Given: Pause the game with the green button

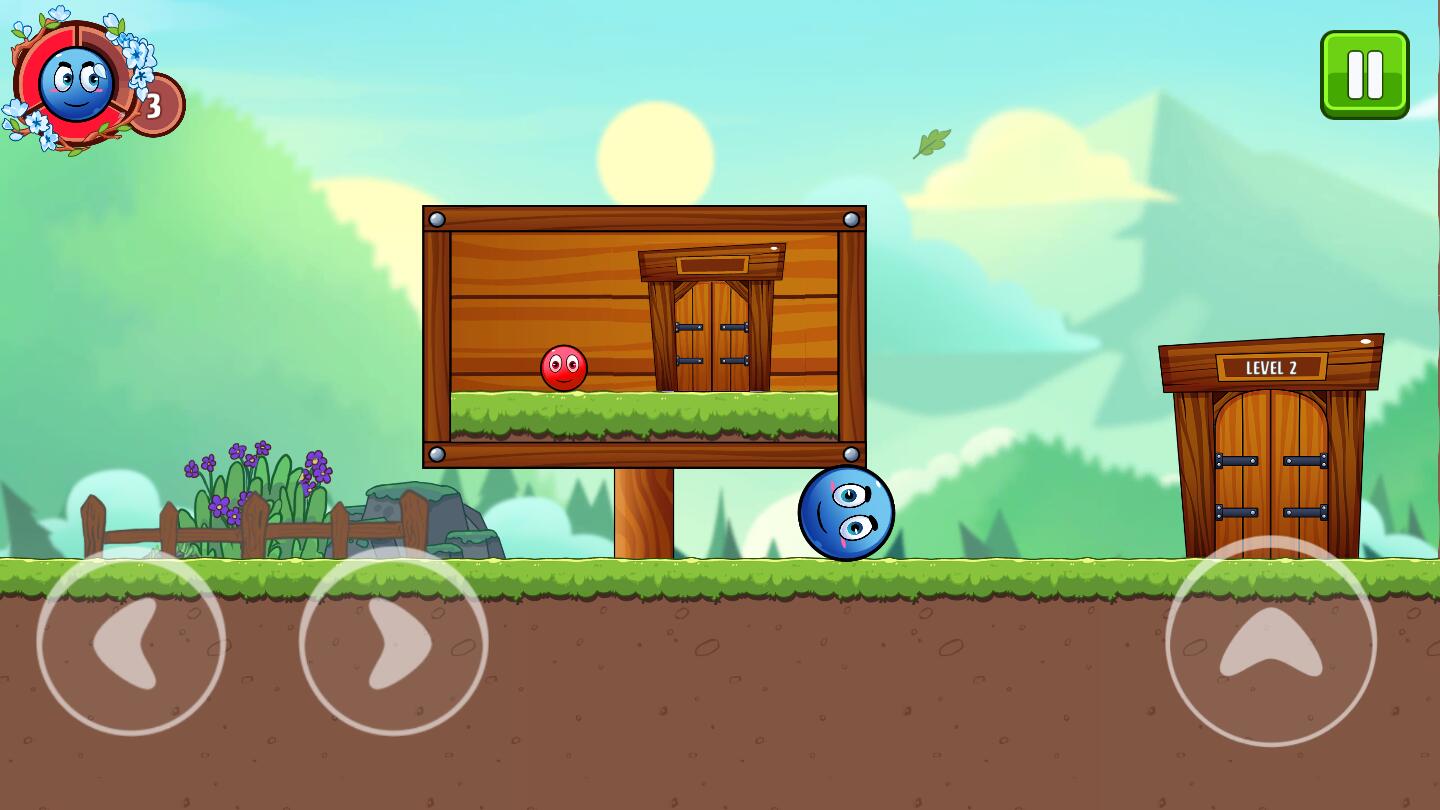Looking at the screenshot, I should click(x=1364, y=75).
